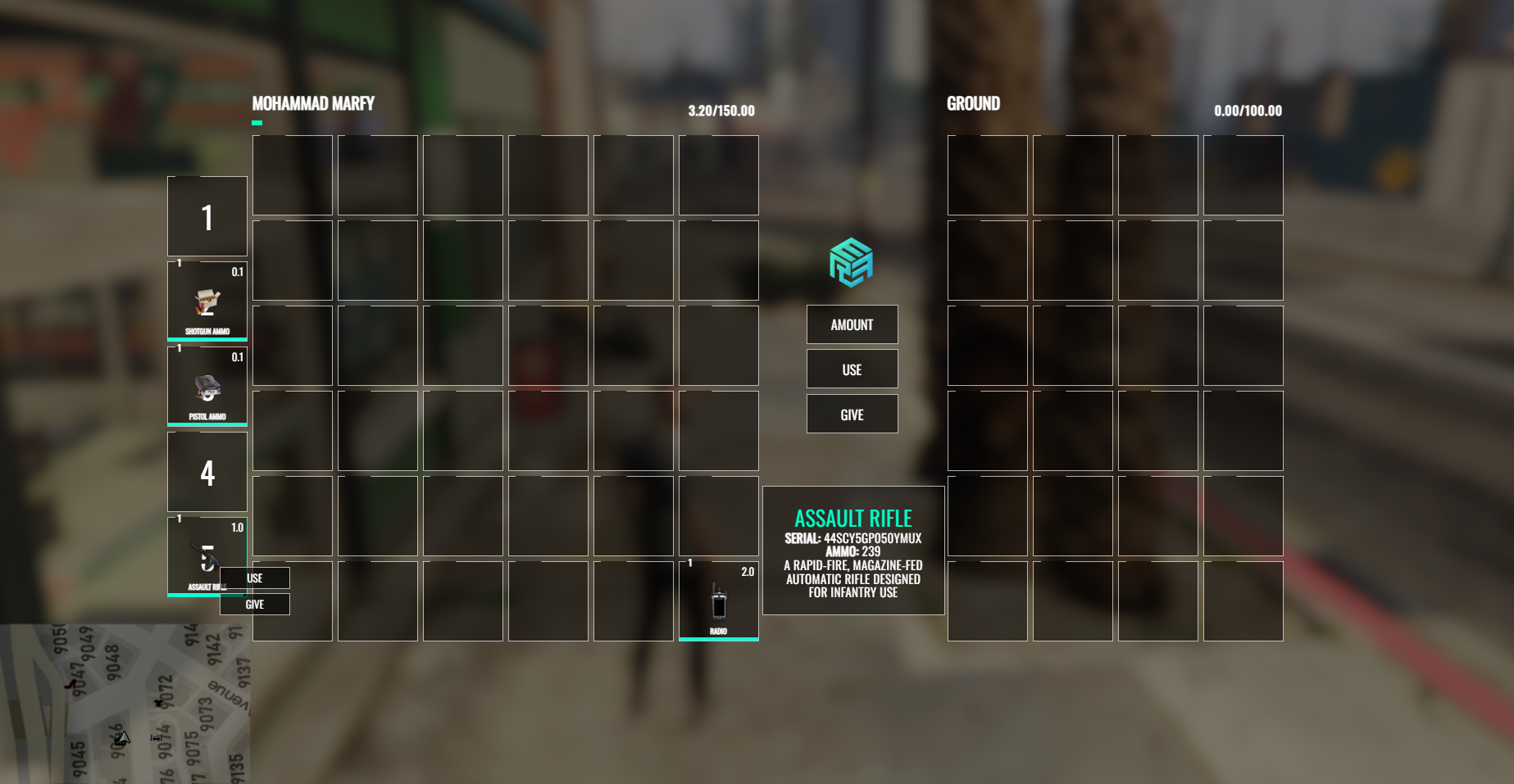Click the player marker on the minimap
This screenshot has width=1514, height=784.
tap(124, 738)
